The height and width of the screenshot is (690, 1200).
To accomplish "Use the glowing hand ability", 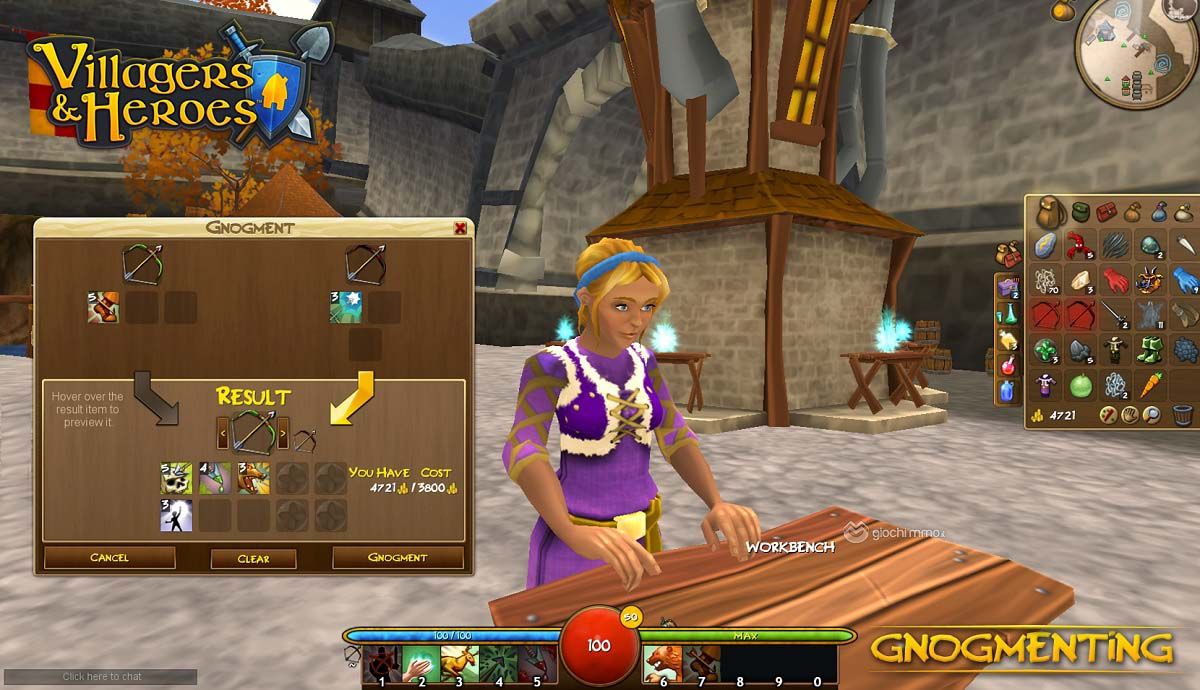I will [419, 661].
